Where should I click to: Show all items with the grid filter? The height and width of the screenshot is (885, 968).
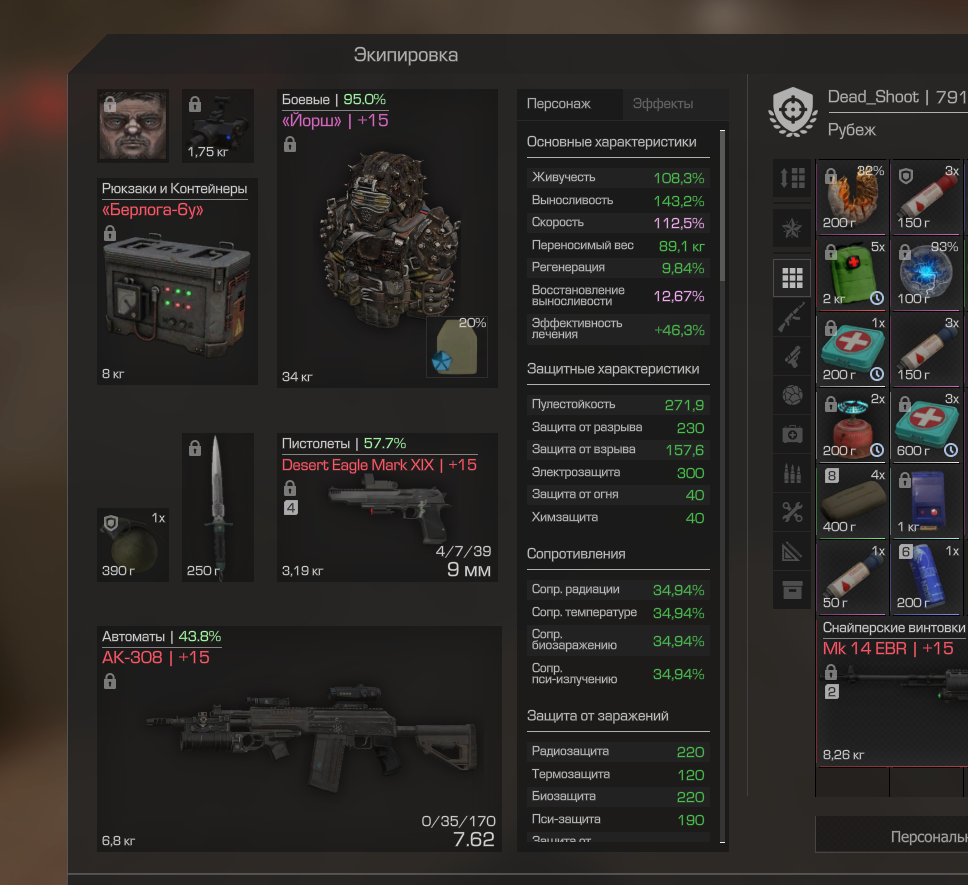tap(792, 277)
